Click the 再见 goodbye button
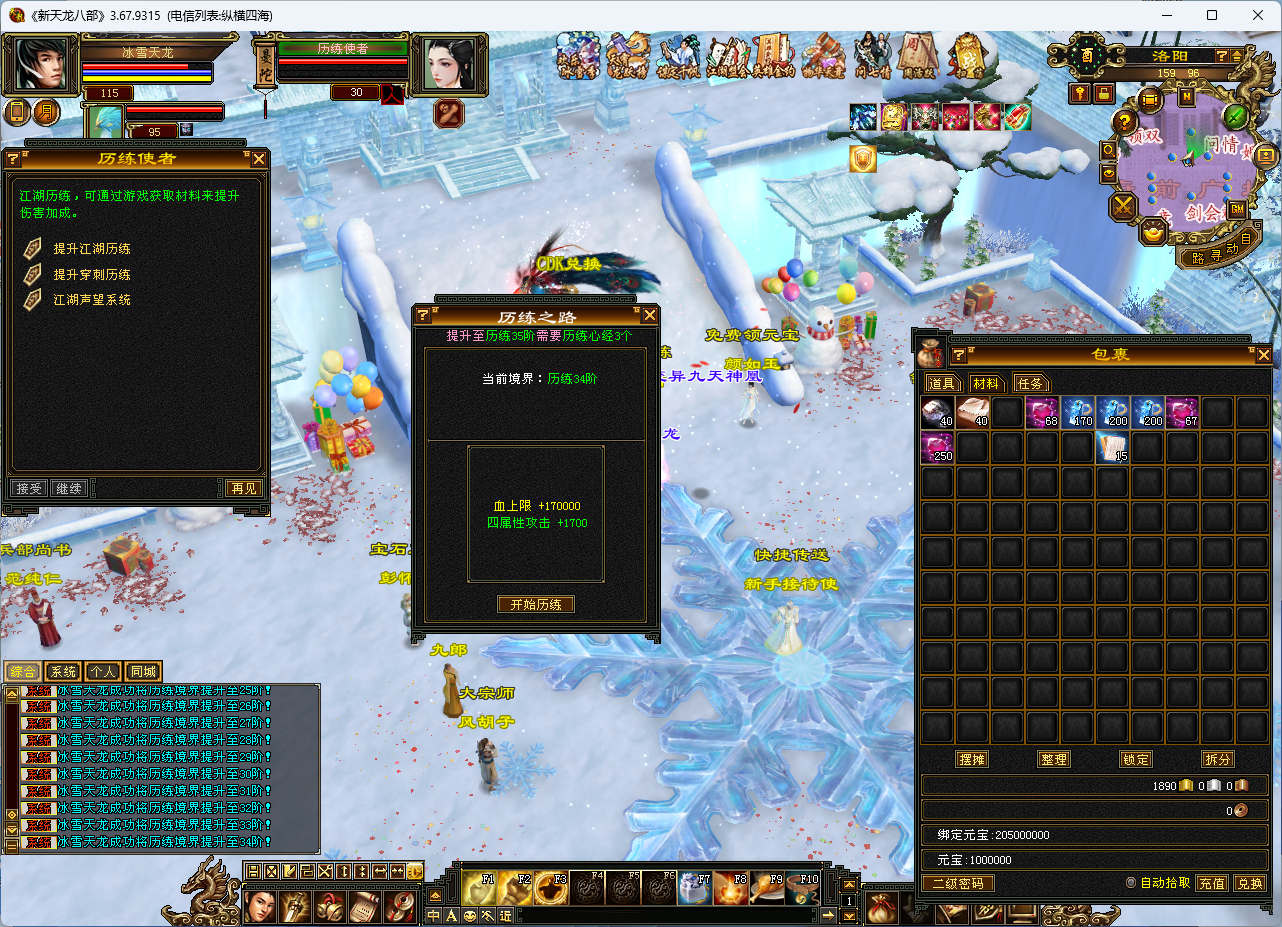The image size is (1282, 927). (x=242, y=488)
